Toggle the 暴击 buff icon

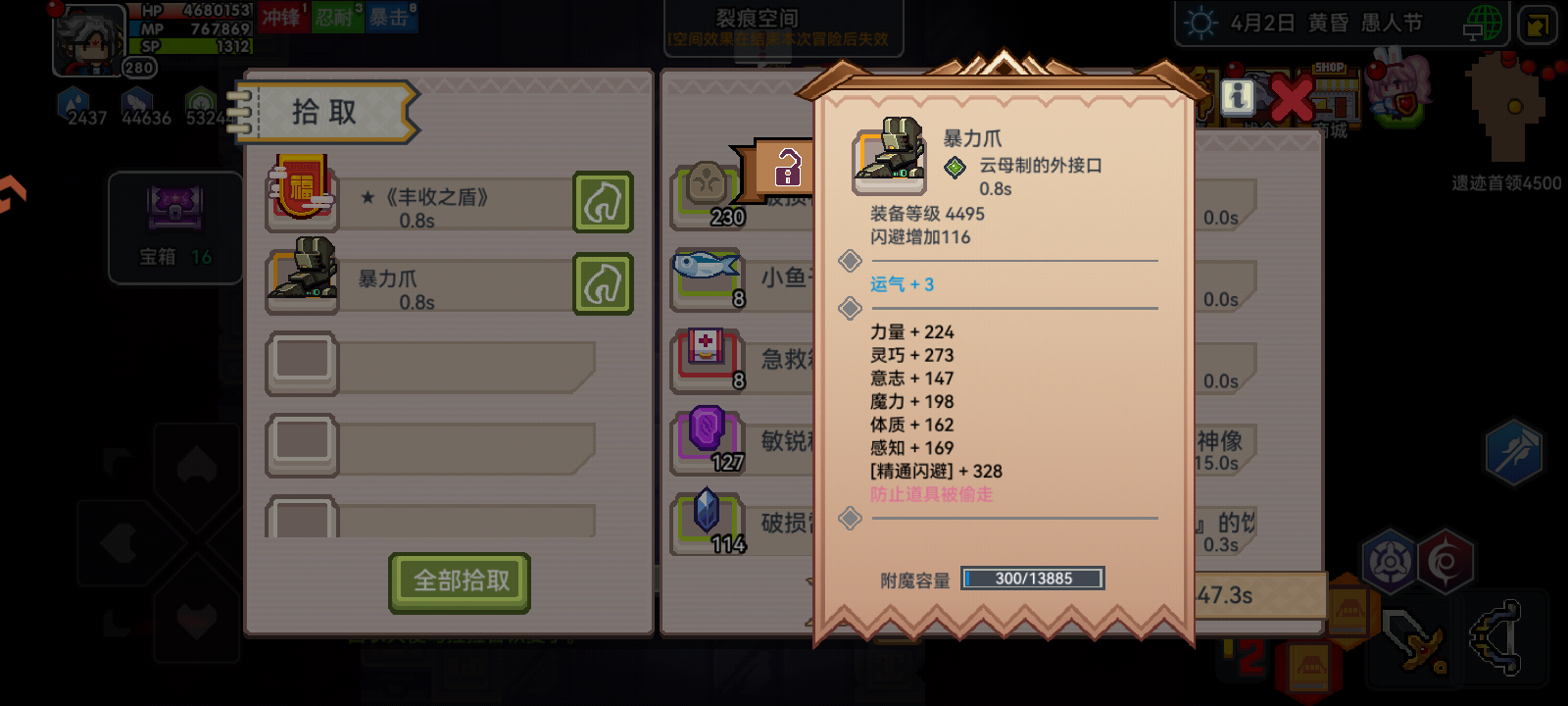pos(391,17)
